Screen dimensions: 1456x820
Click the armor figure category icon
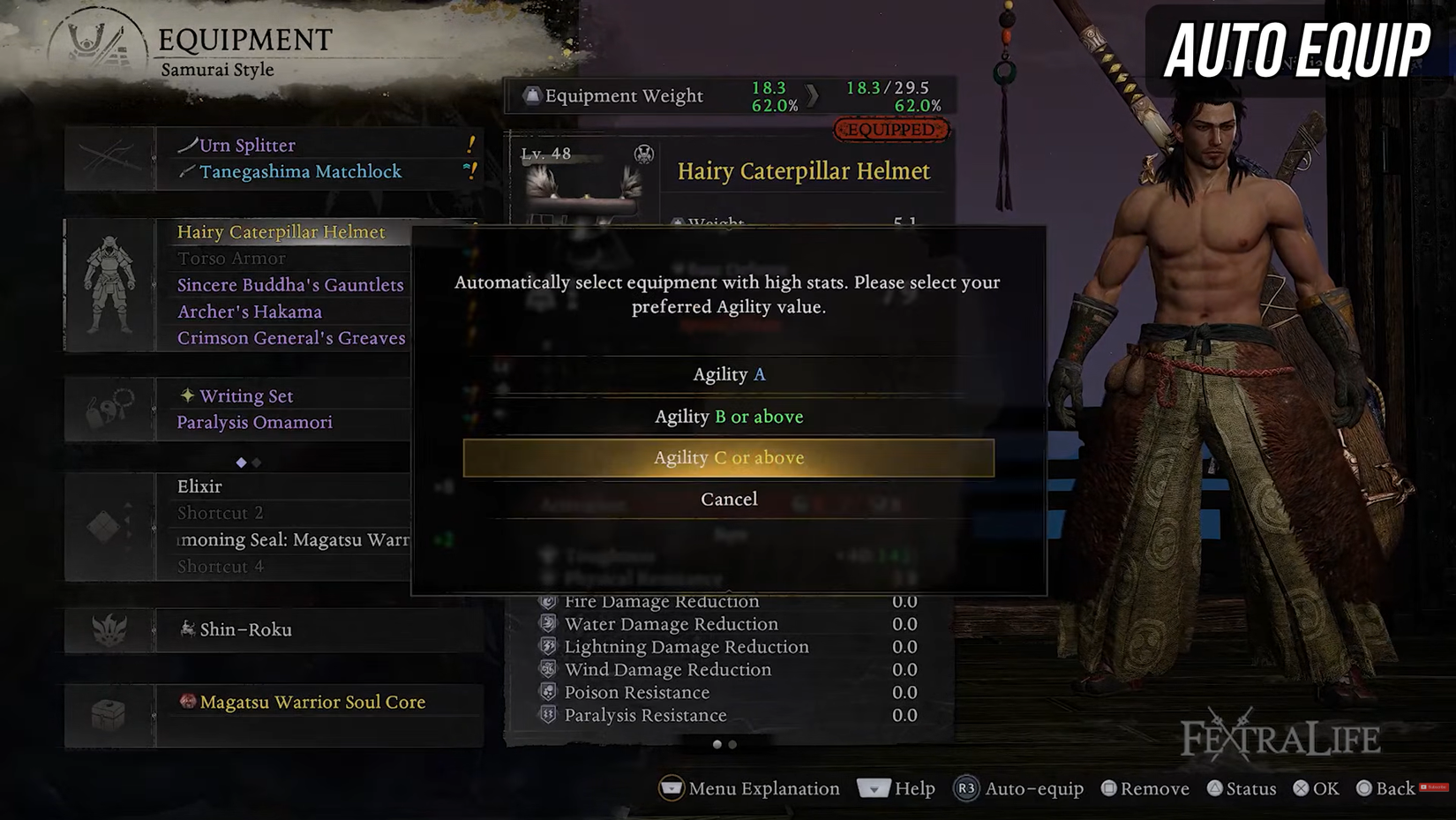[x=110, y=282]
